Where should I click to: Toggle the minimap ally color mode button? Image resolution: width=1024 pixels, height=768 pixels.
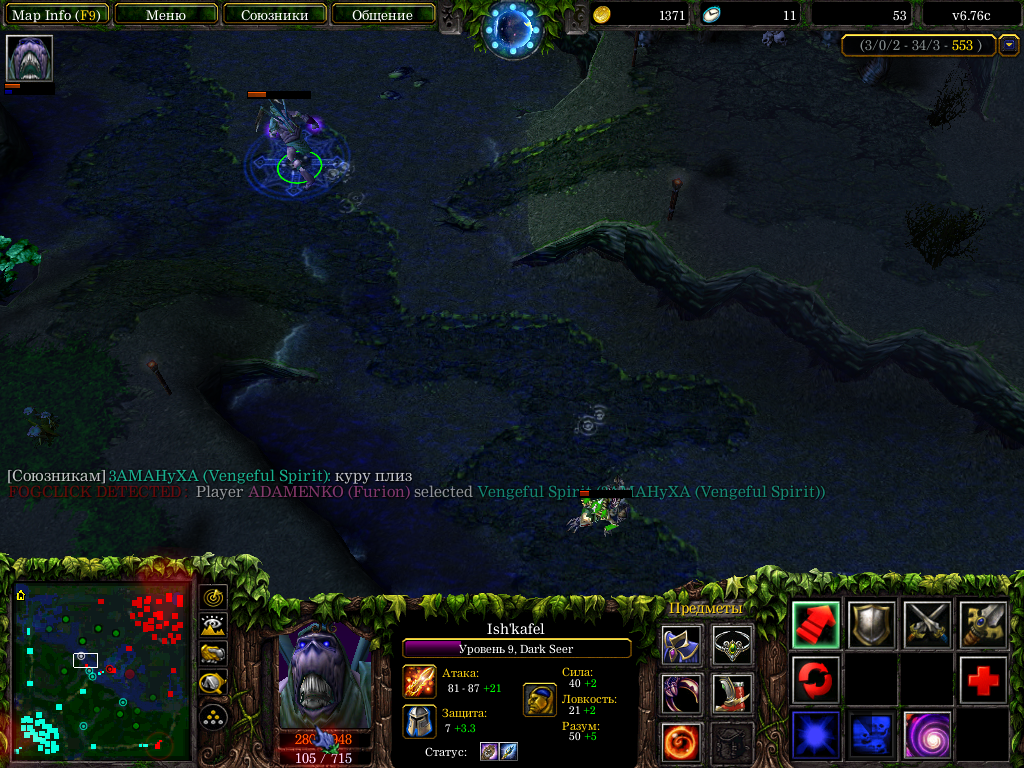pyautogui.click(x=212, y=655)
